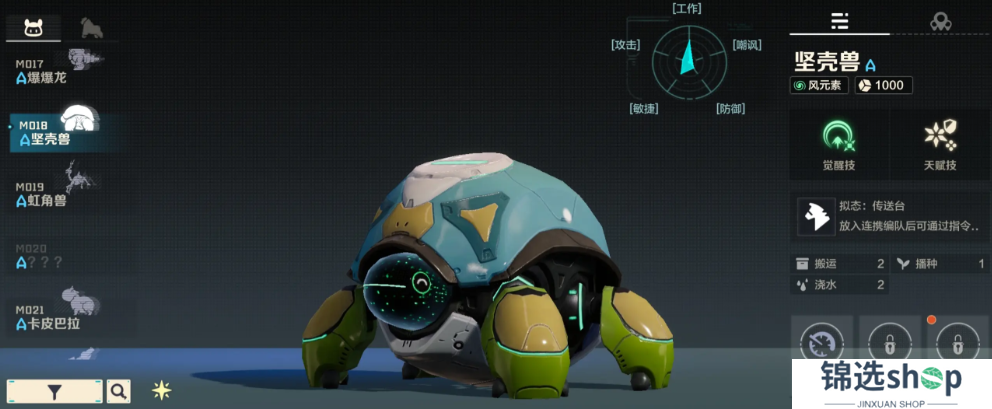The height and width of the screenshot is (409, 992).
Task: Switch to the gorilla silhouette tab
Action: 91,27
